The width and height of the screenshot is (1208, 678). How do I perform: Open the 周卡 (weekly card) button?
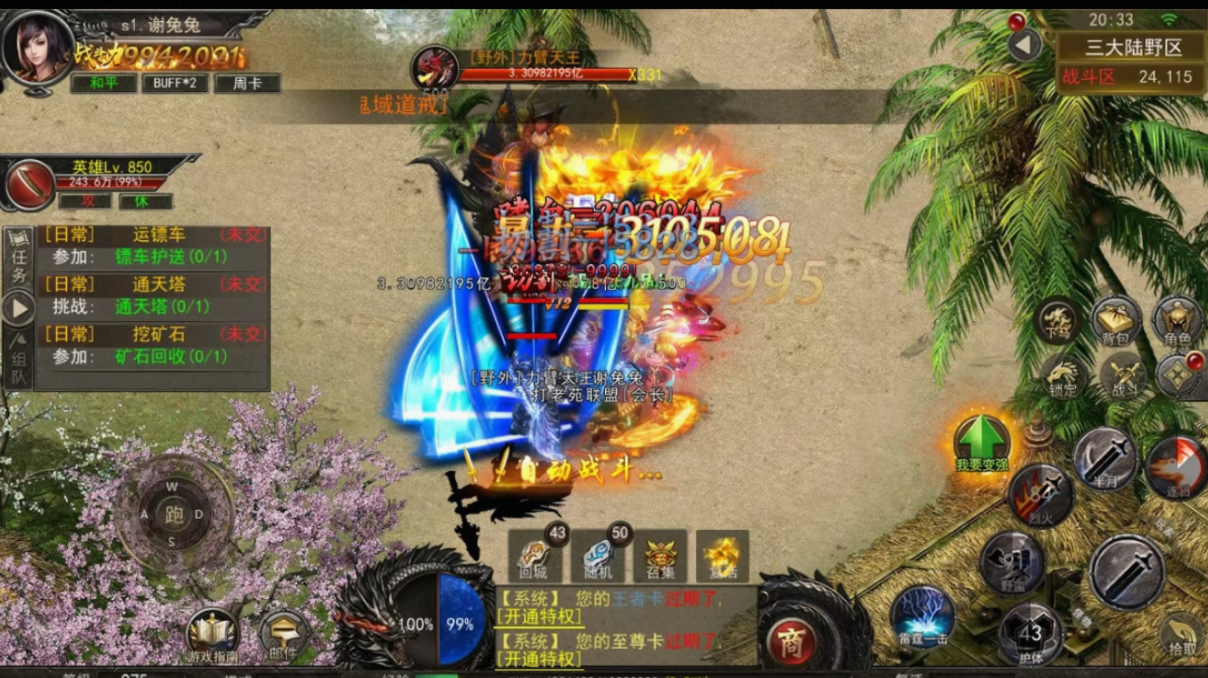click(246, 83)
